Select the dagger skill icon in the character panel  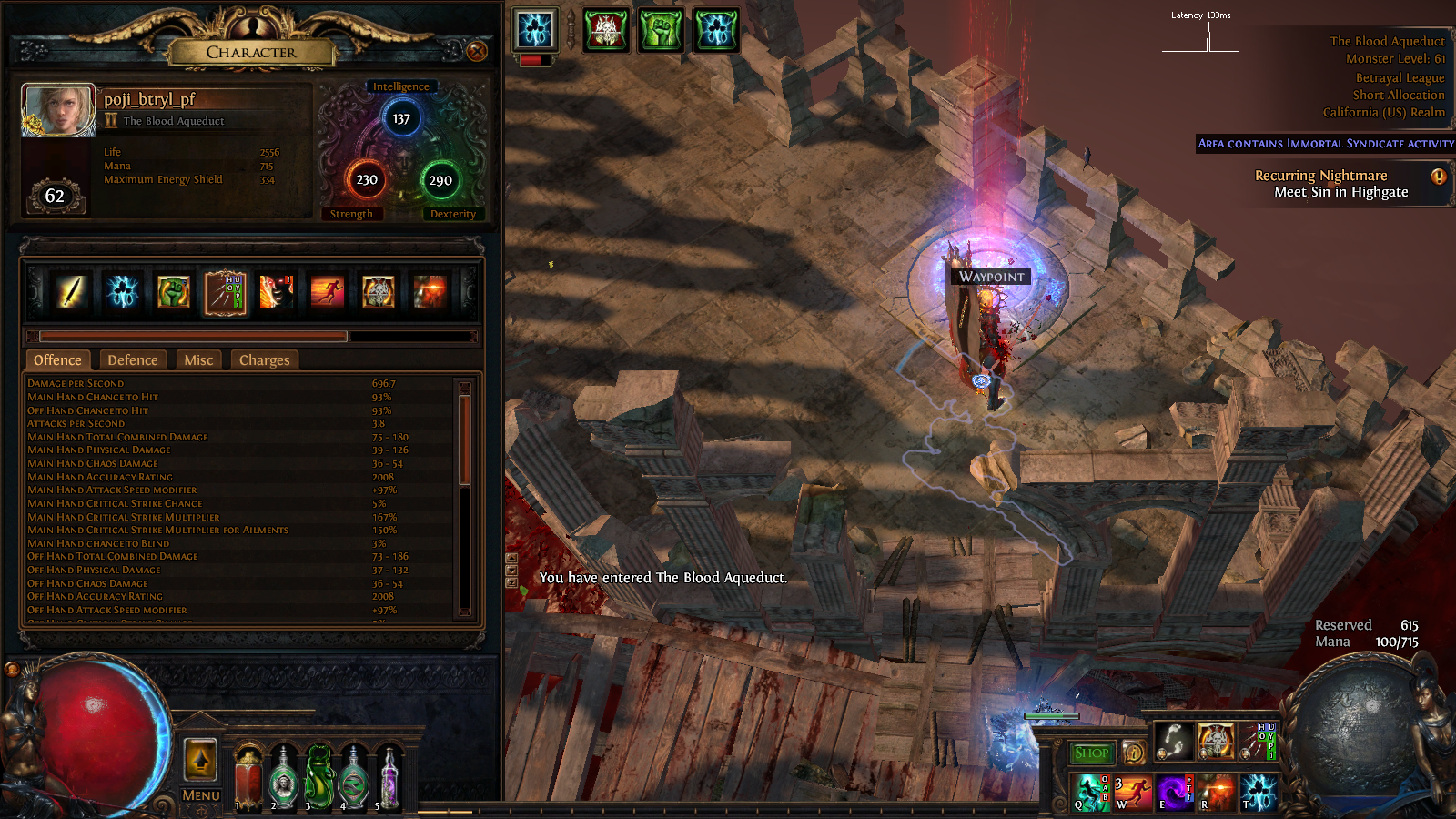71,291
